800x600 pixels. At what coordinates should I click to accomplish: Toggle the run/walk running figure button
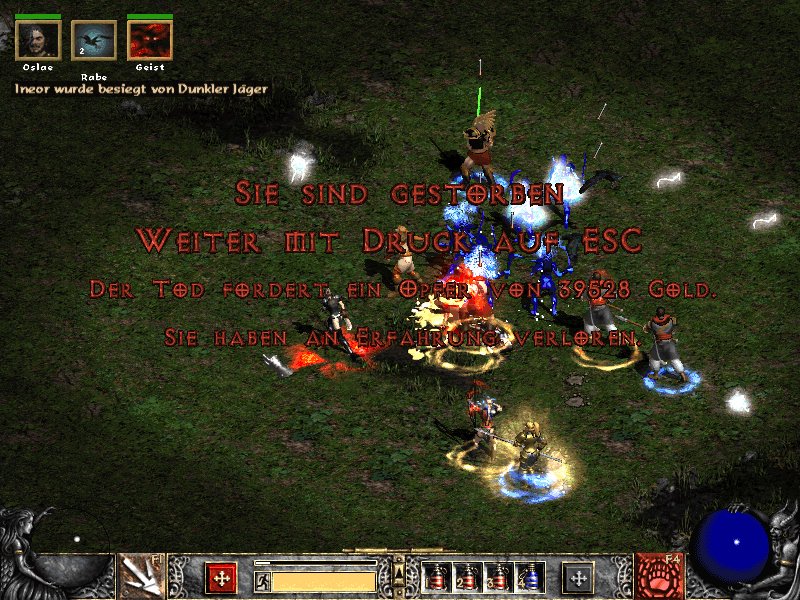pyautogui.click(x=262, y=580)
